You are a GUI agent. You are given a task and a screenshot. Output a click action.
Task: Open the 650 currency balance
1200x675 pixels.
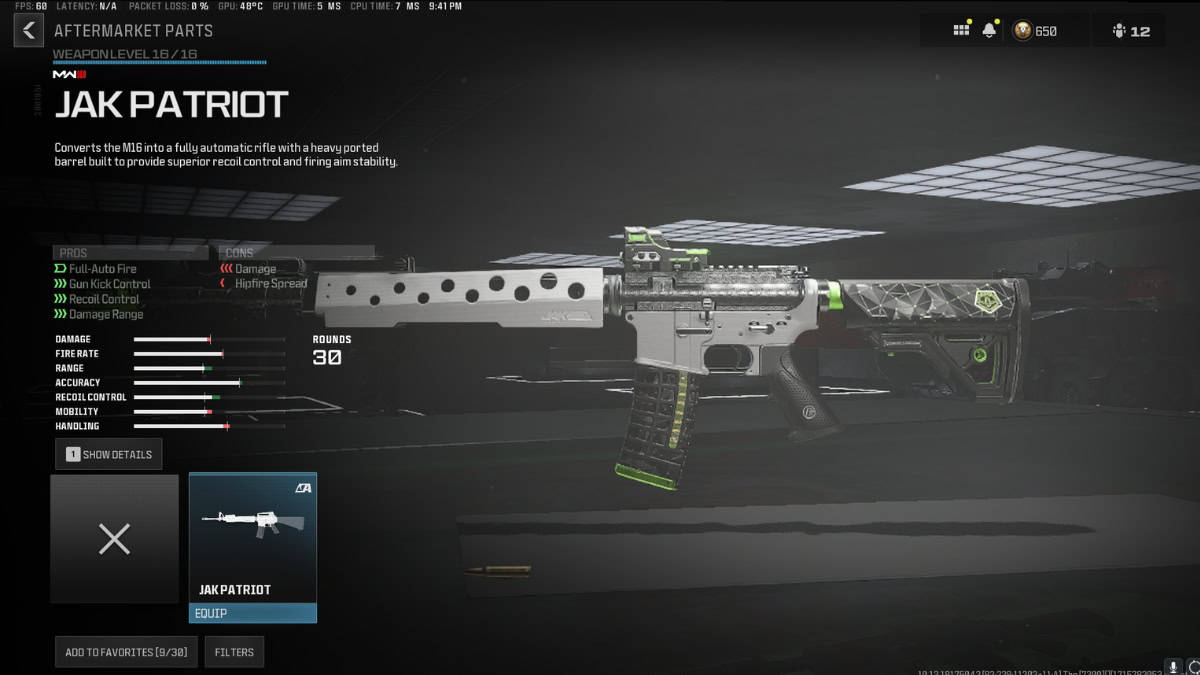coord(1035,31)
